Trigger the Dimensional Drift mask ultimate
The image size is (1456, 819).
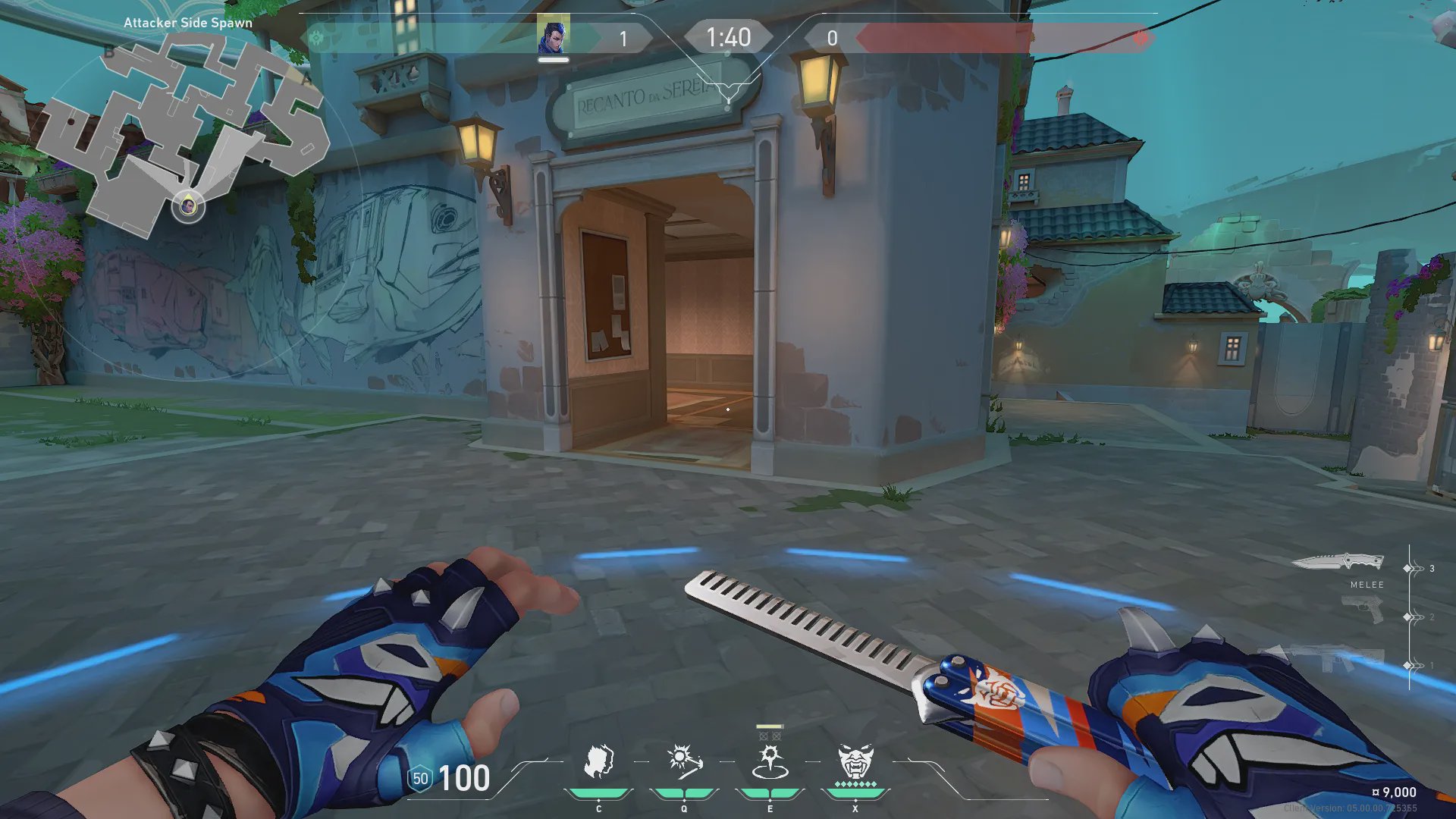(855, 761)
